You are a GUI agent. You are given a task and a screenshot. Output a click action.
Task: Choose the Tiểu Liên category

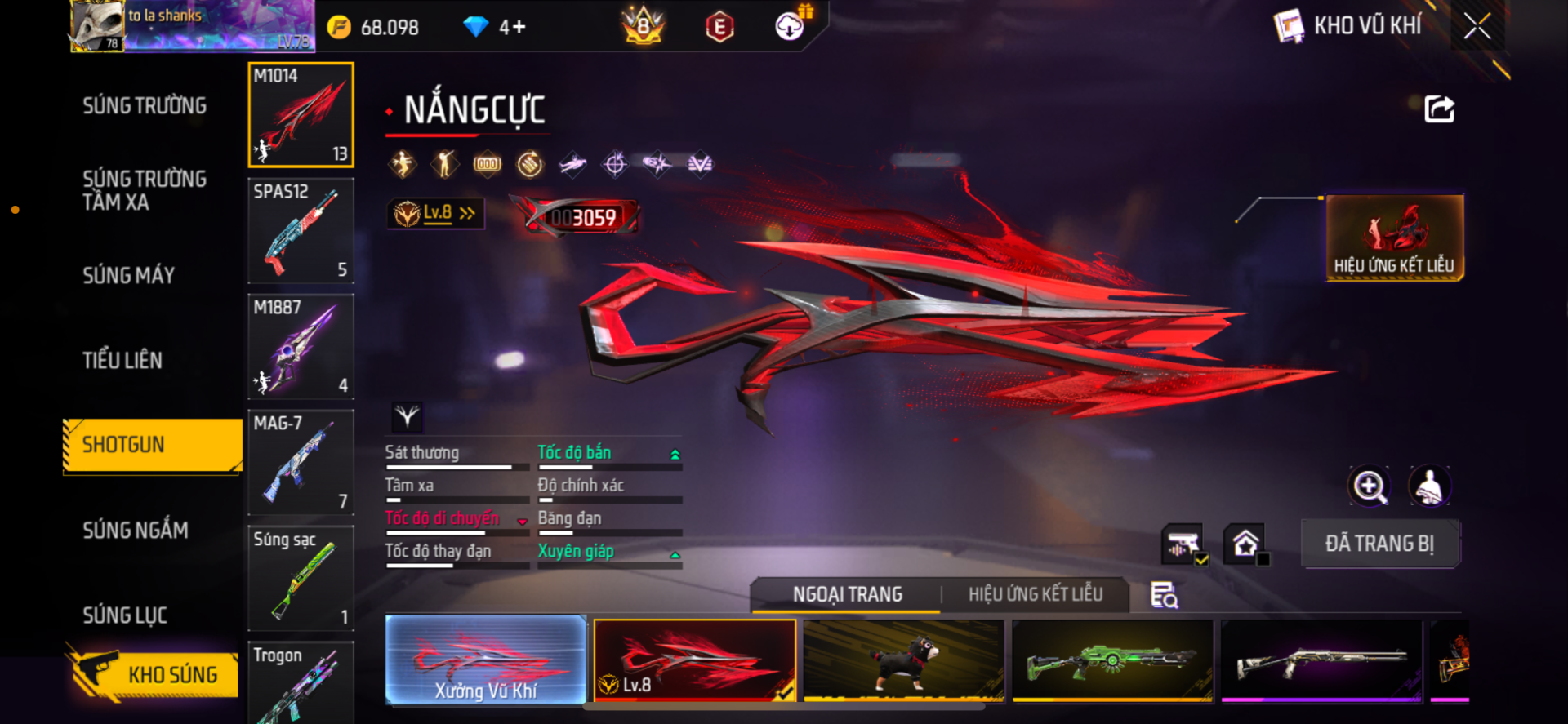pyautogui.click(x=122, y=360)
